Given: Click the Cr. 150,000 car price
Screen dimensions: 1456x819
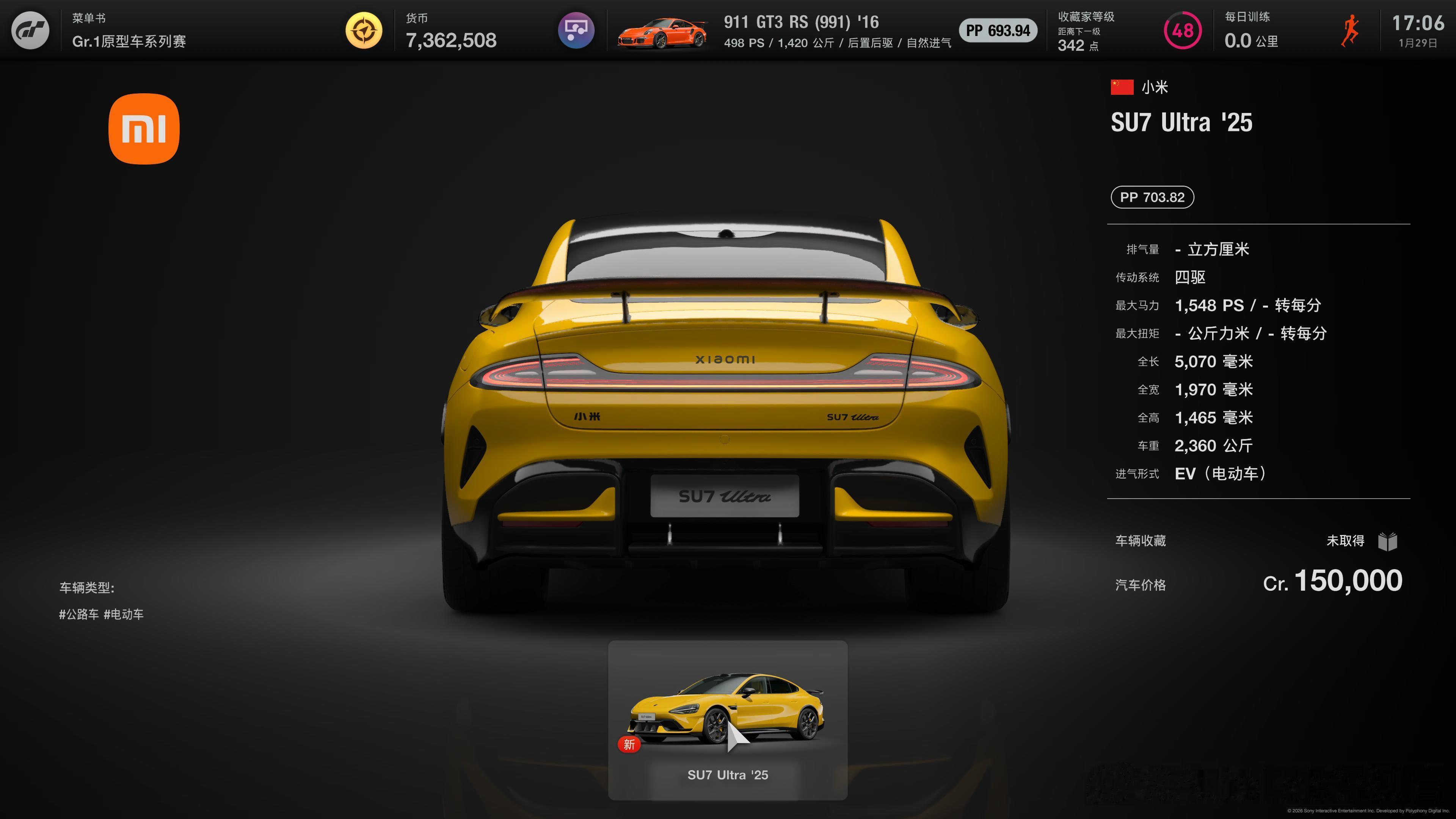Looking at the screenshot, I should coord(1332,581).
